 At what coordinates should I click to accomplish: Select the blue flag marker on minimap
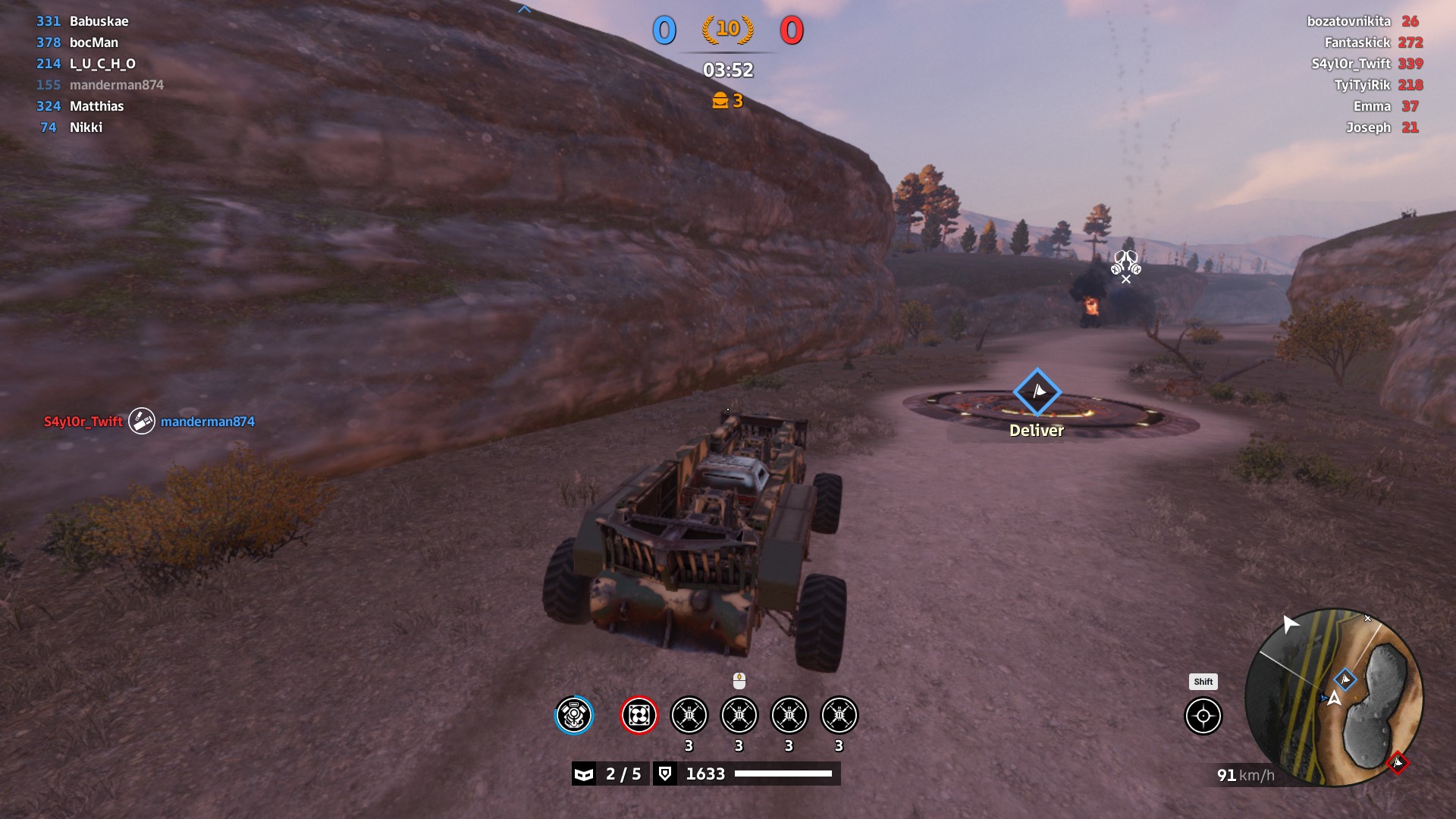coord(1345,679)
